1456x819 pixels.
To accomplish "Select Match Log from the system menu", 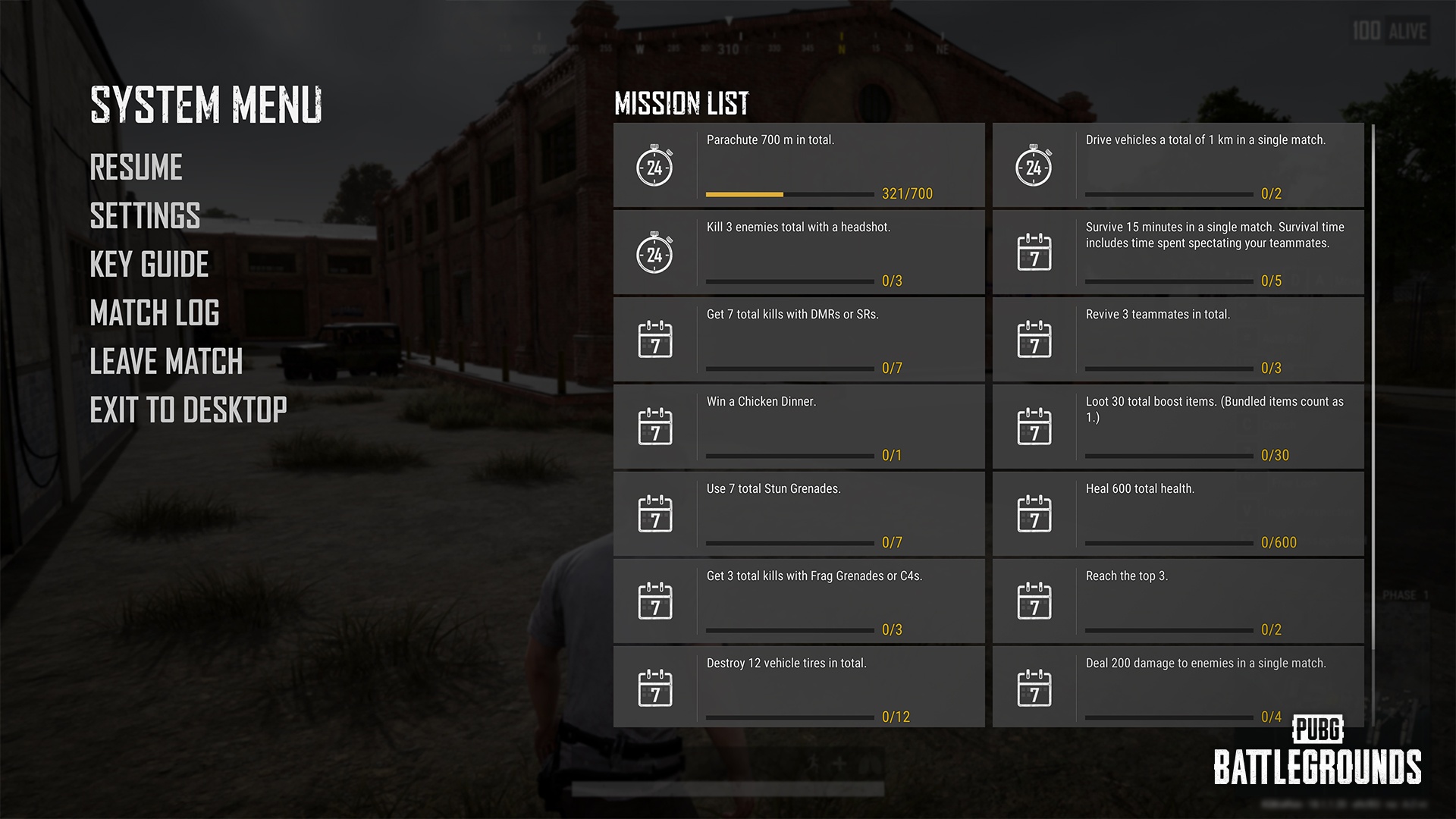I will pyautogui.click(x=154, y=313).
